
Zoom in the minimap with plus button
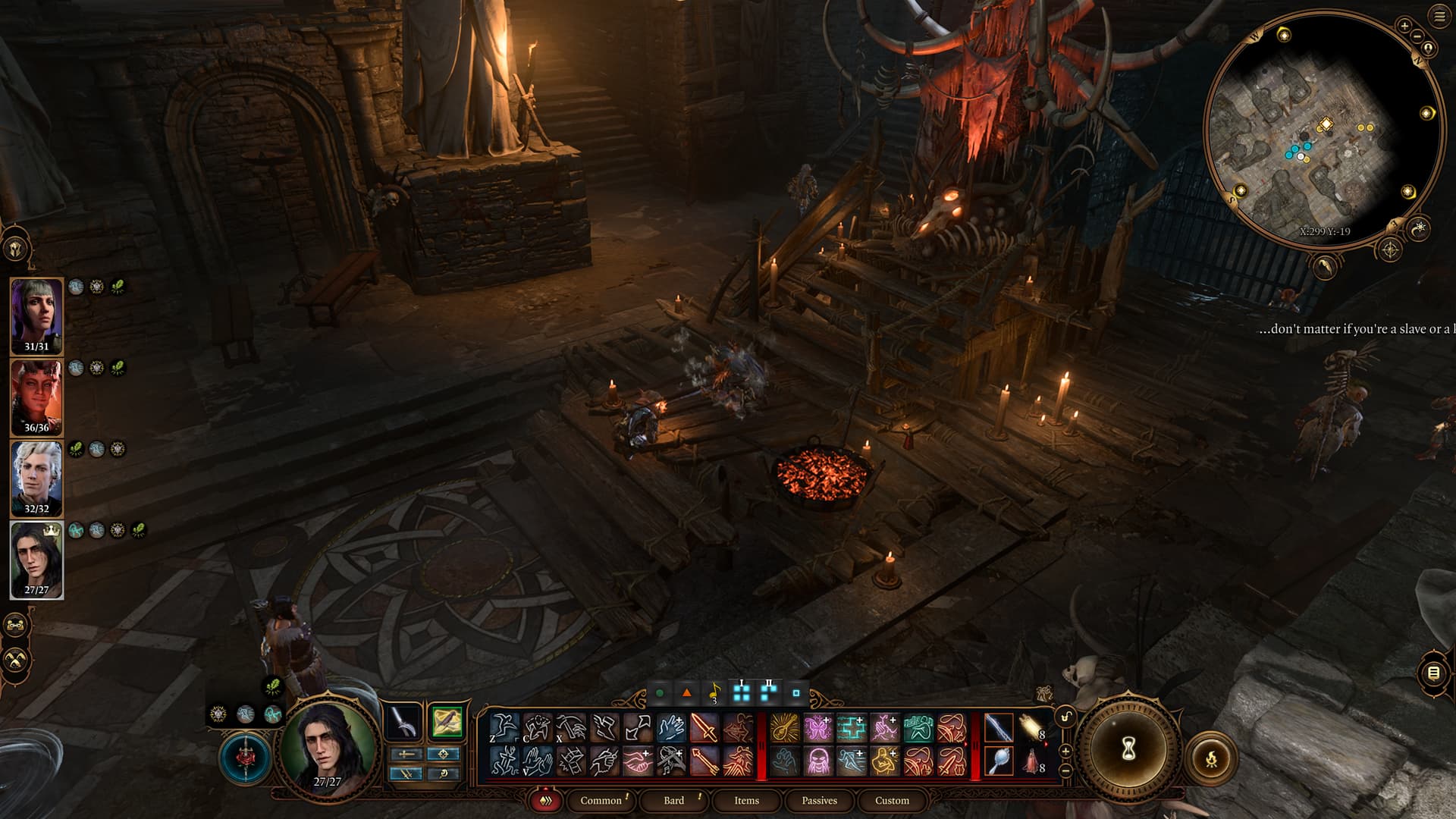coord(1404,26)
